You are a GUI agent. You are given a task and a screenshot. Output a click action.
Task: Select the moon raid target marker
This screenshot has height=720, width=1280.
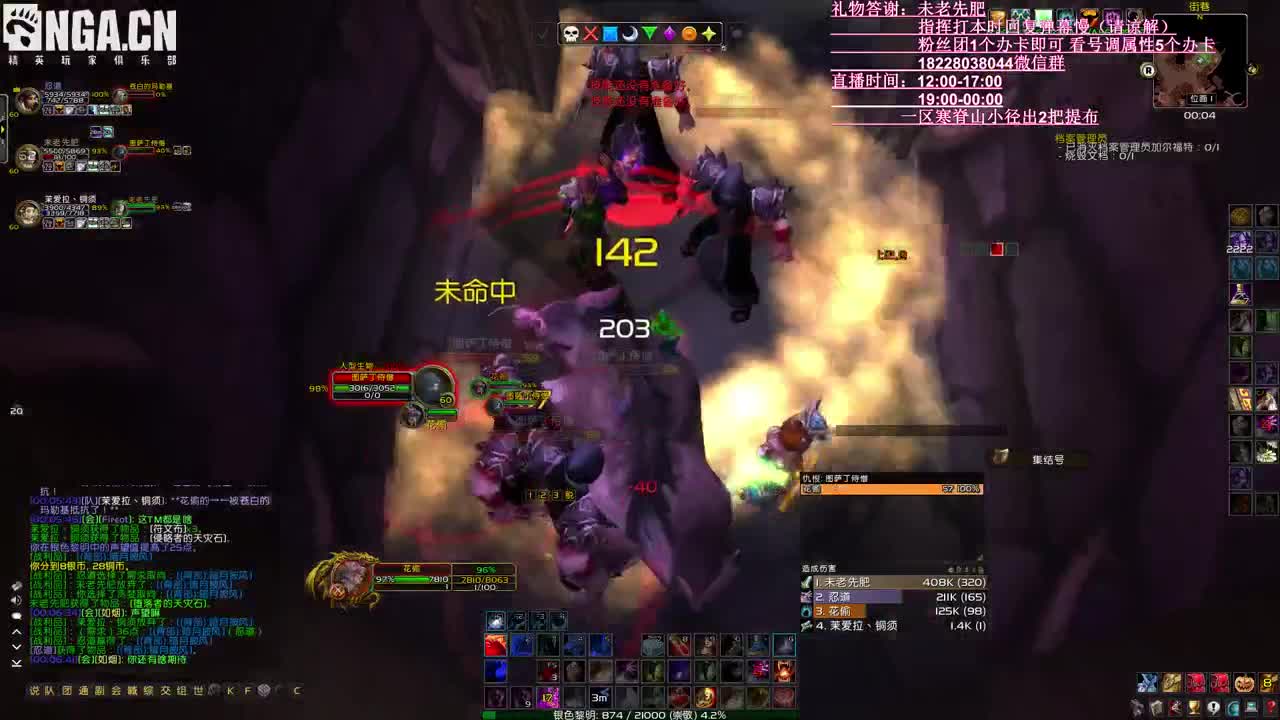click(x=630, y=34)
